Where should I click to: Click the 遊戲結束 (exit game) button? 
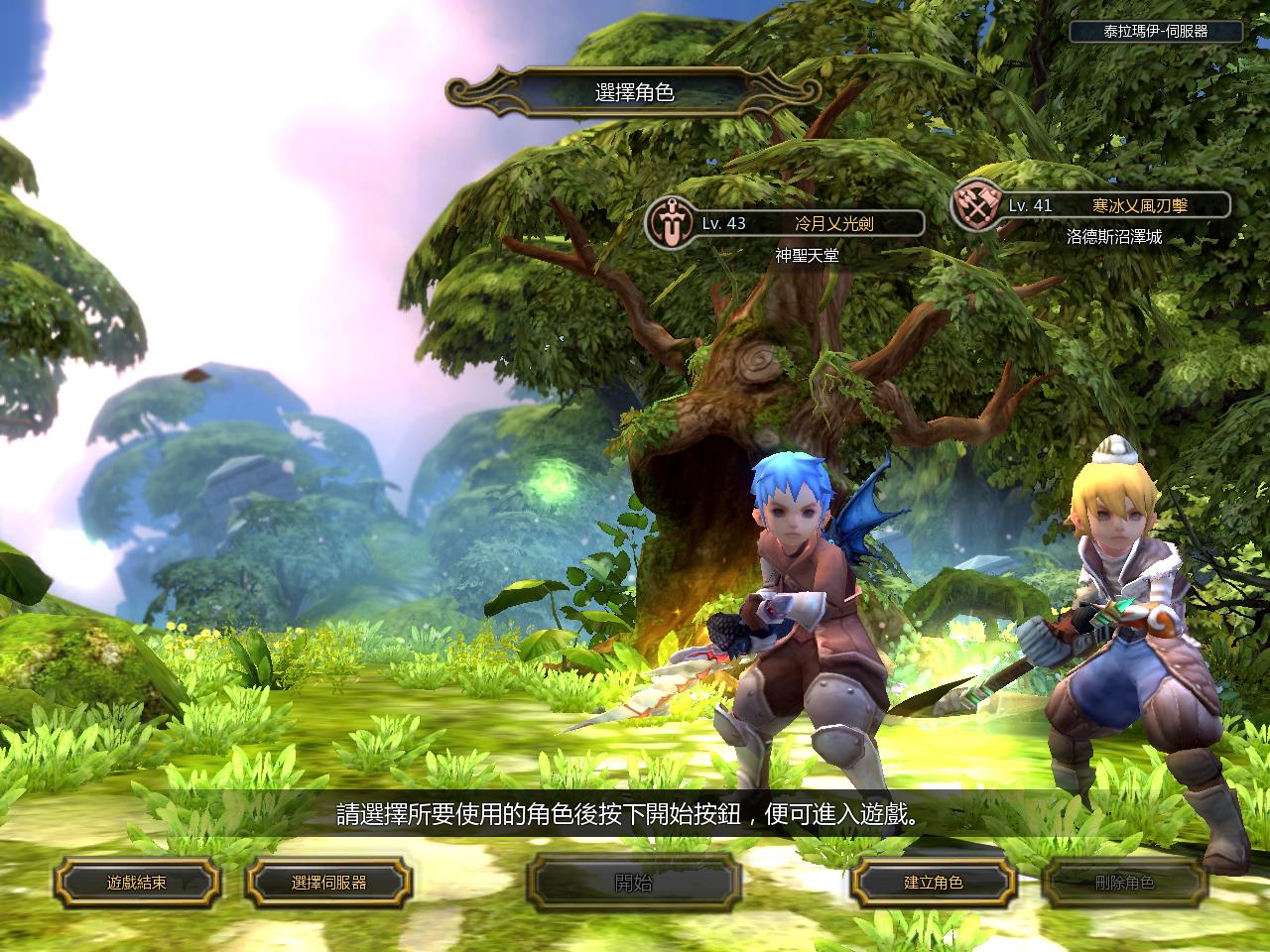(x=136, y=882)
